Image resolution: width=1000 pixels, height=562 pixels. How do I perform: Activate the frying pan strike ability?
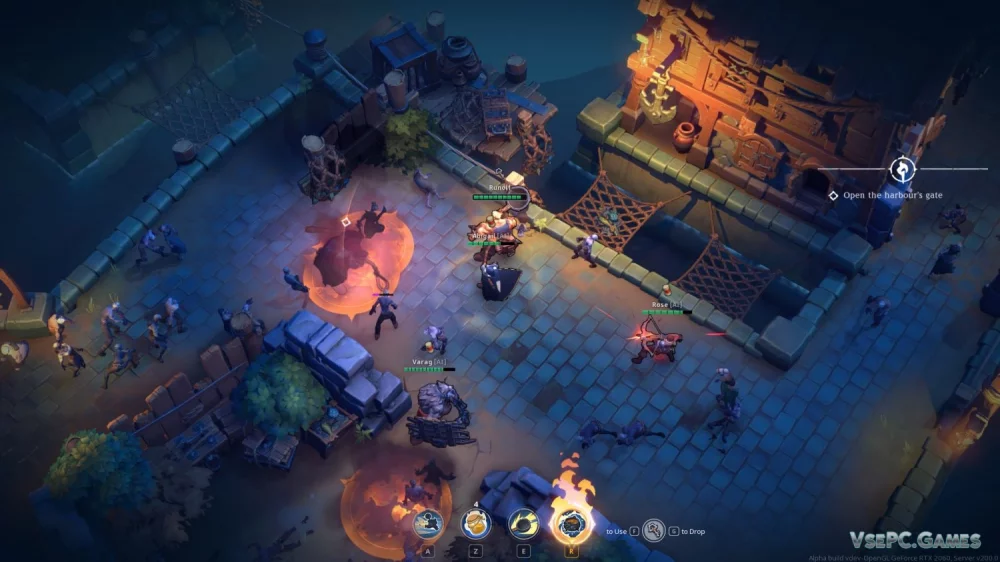[x=524, y=523]
